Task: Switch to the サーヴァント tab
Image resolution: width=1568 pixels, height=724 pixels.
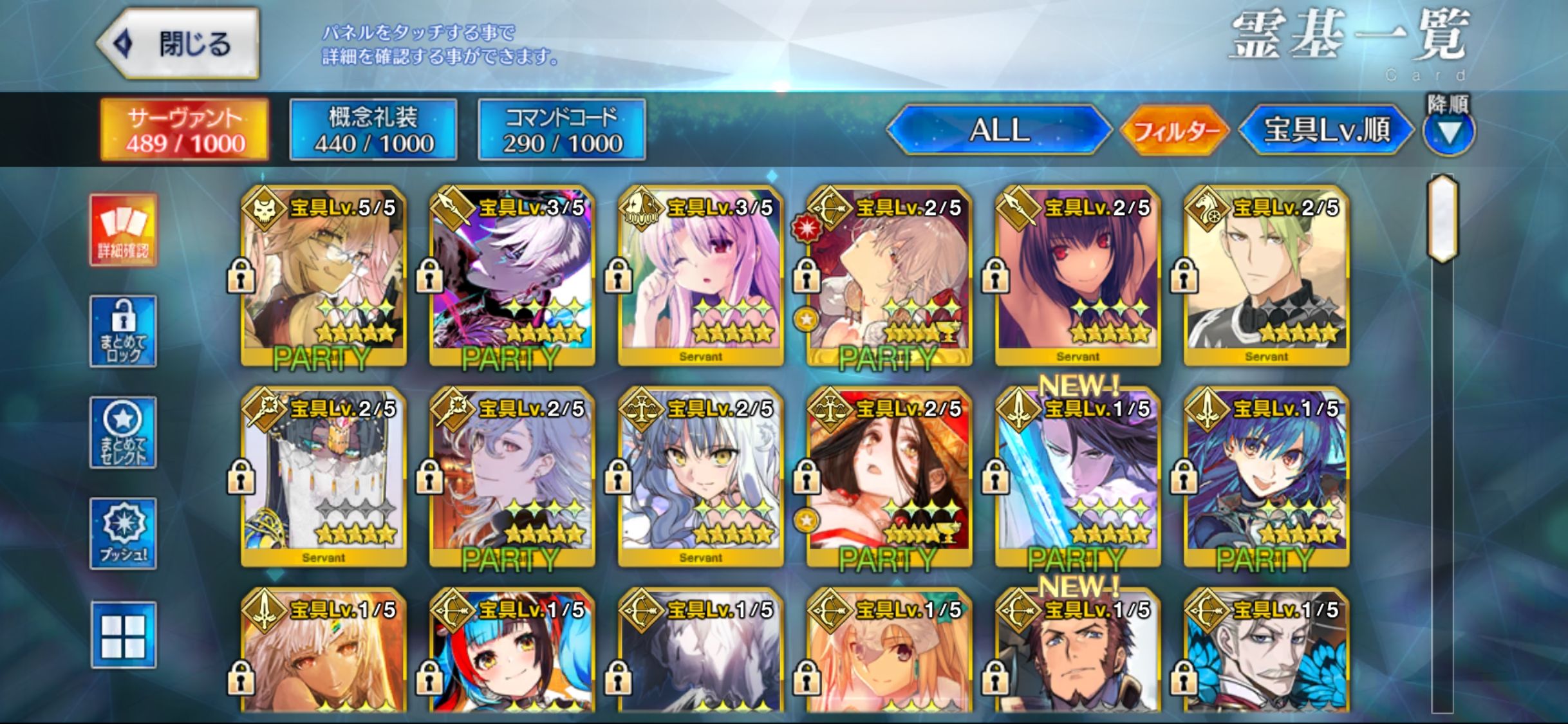Action: pos(185,130)
